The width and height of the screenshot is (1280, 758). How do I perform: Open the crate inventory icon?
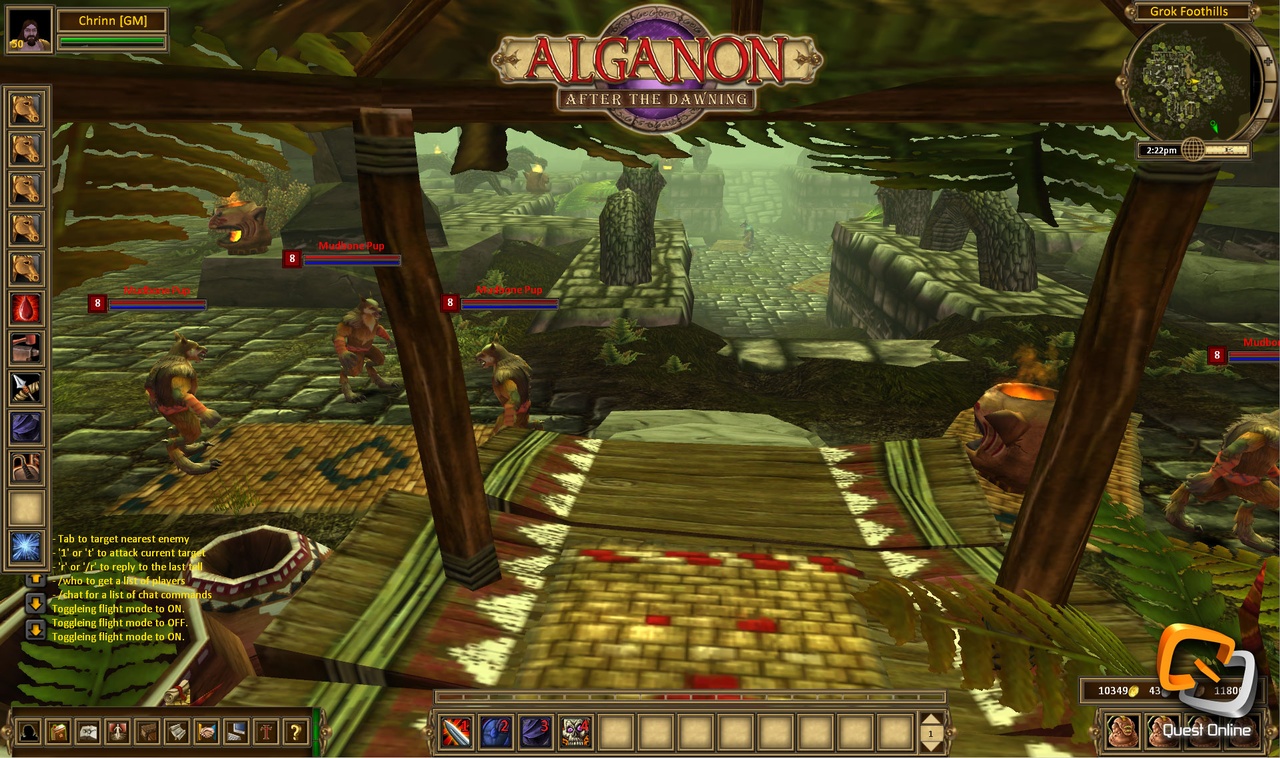[x=147, y=730]
